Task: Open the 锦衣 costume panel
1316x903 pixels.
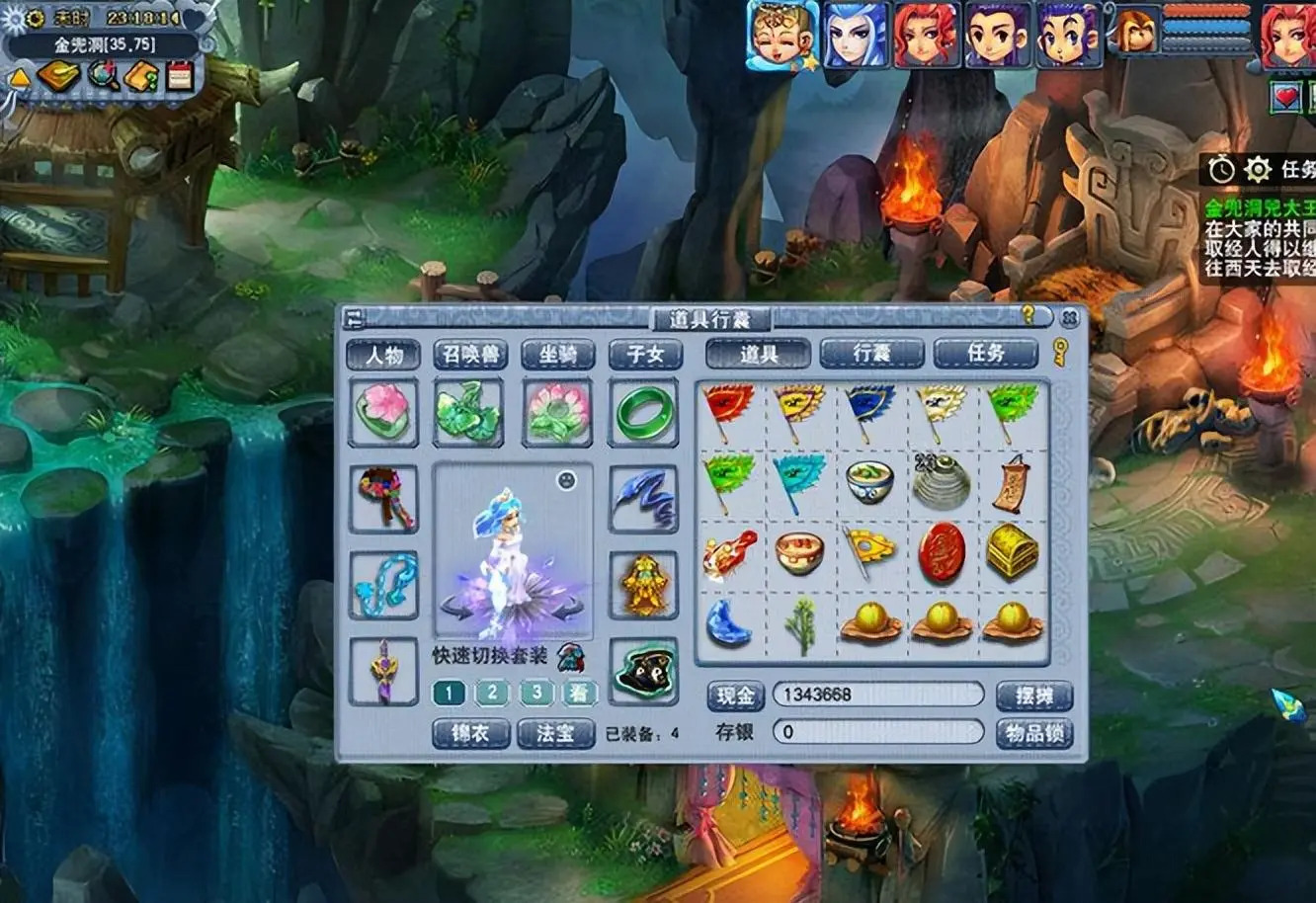Action: (x=470, y=733)
